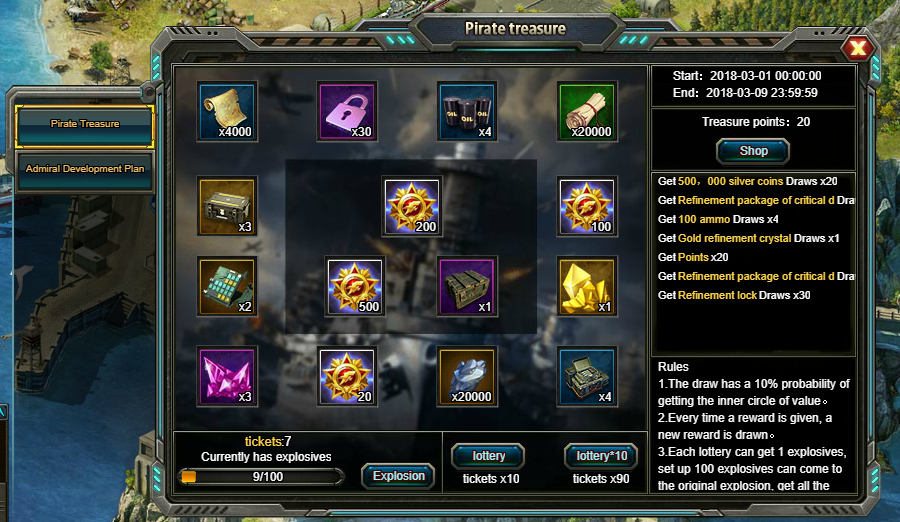The image size is (900, 522).
Task: Pick the gold crystal x1 reward
Action: click(x=587, y=287)
